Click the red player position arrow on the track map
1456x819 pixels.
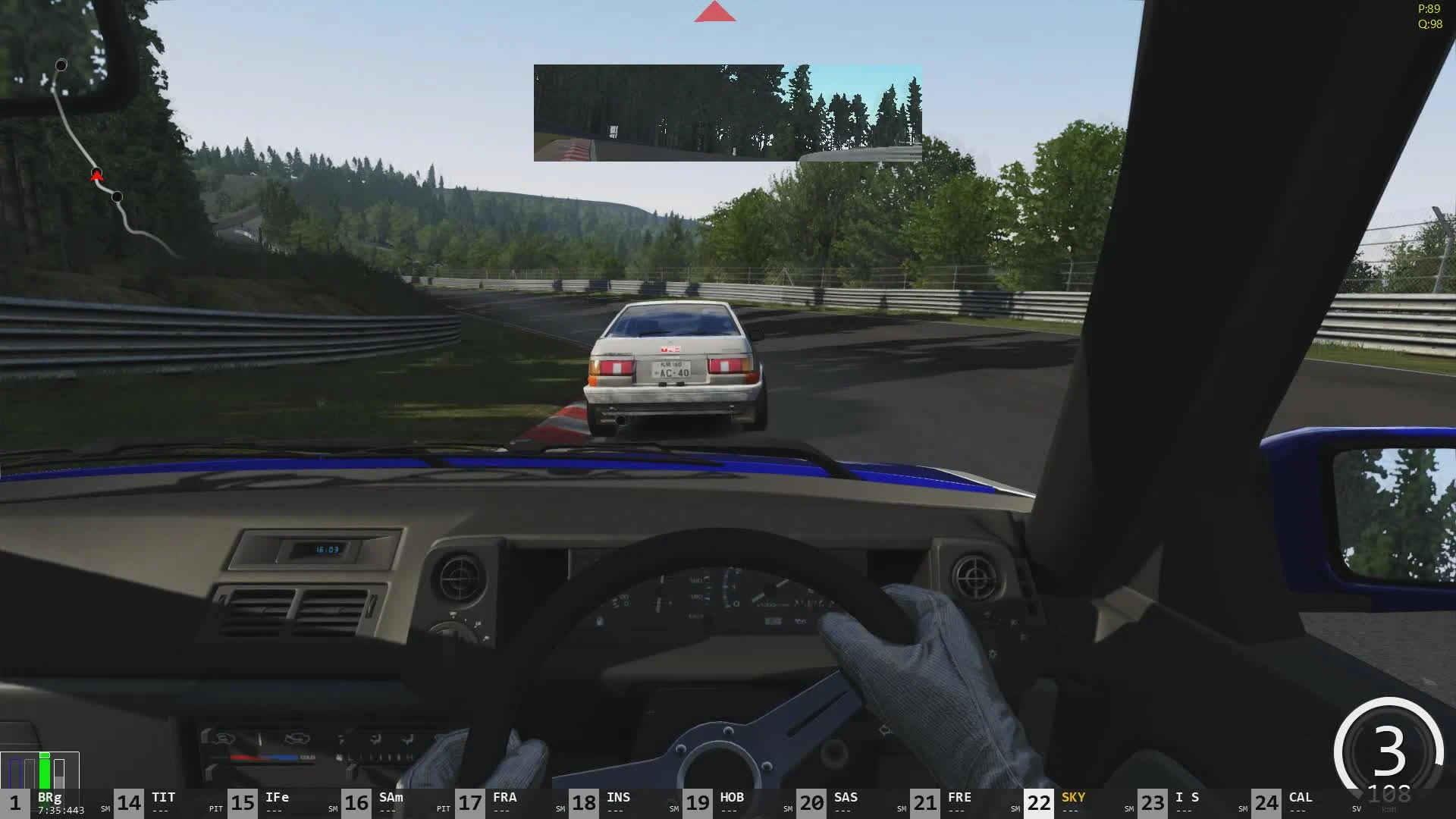tap(97, 174)
